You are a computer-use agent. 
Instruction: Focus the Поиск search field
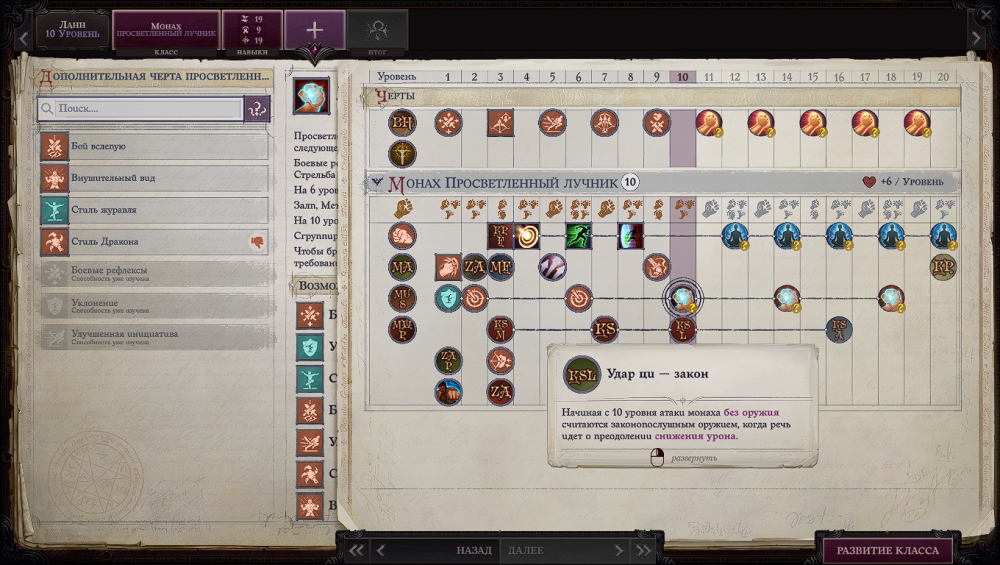pyautogui.click(x=140, y=108)
